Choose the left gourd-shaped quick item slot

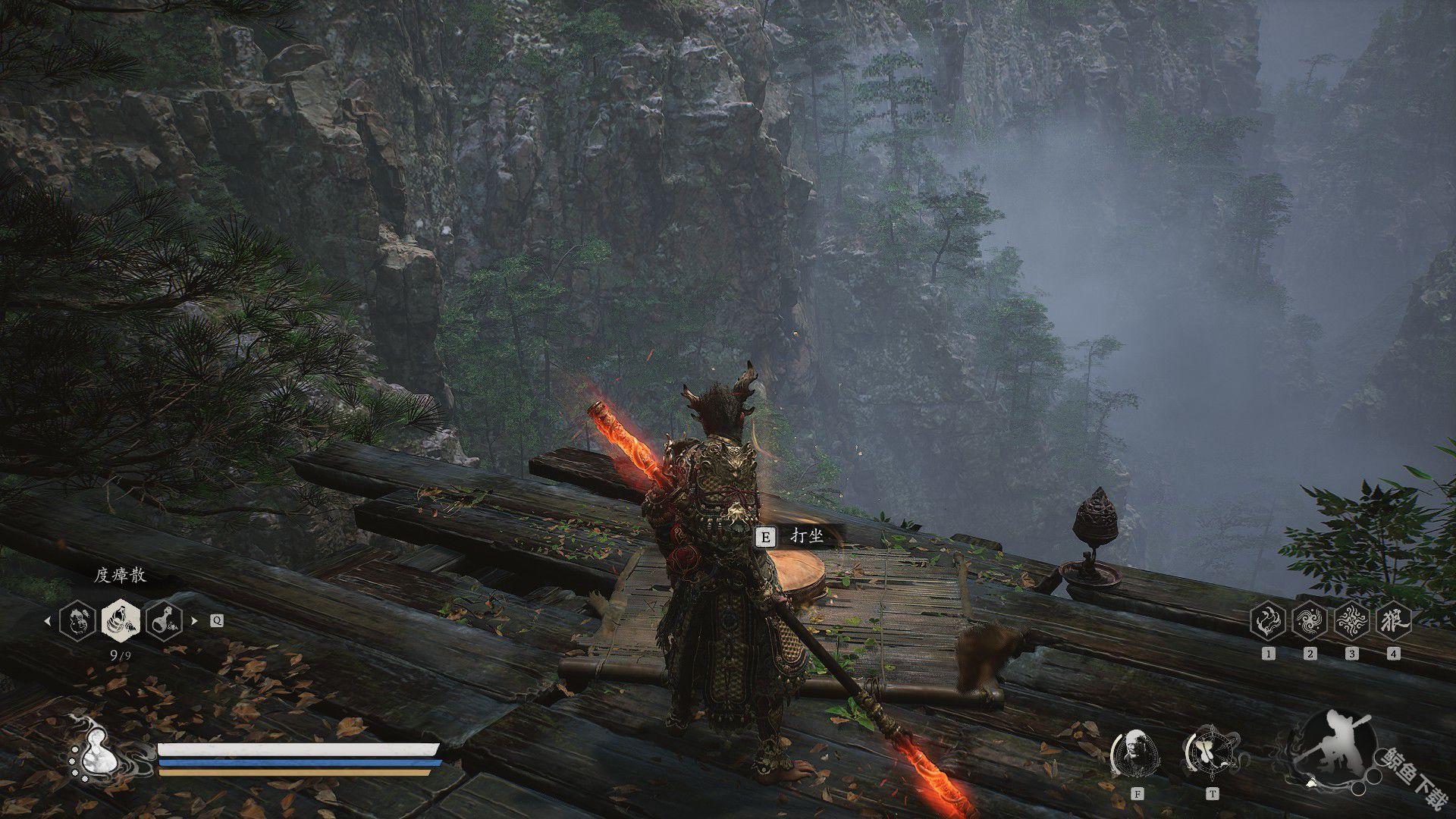tap(77, 620)
